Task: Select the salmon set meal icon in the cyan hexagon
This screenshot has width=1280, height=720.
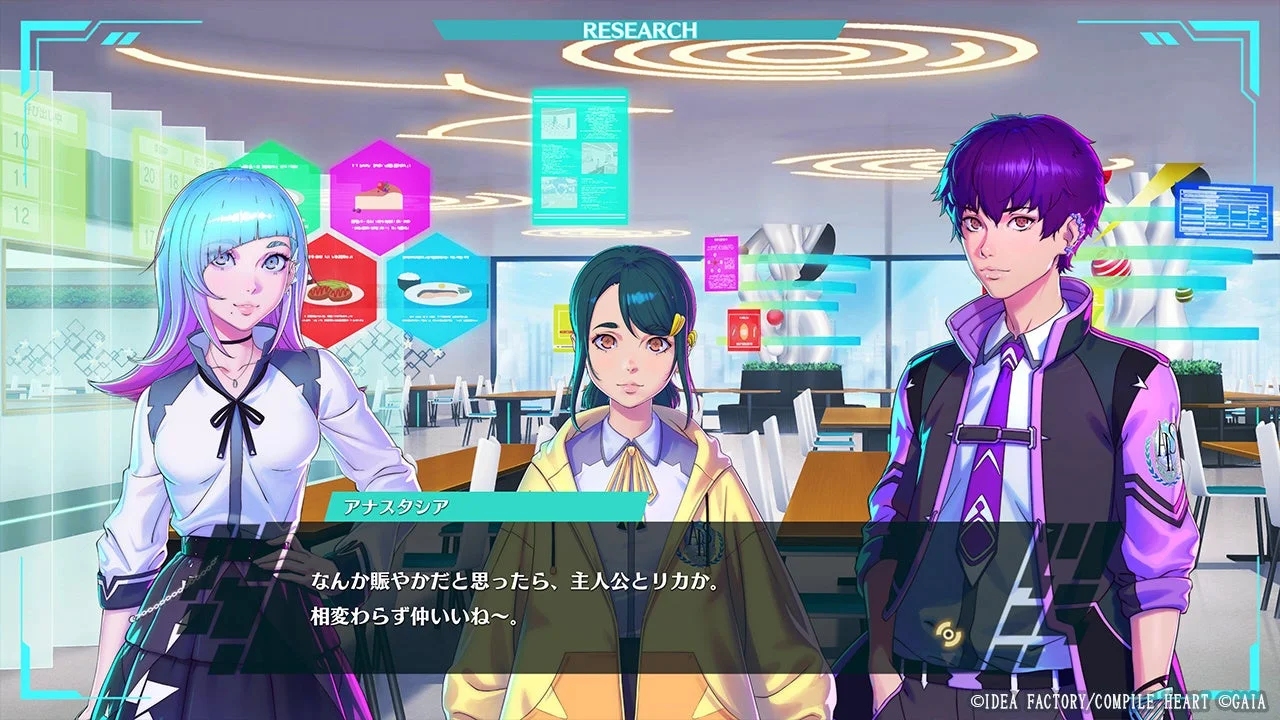Action: pyautogui.click(x=438, y=293)
